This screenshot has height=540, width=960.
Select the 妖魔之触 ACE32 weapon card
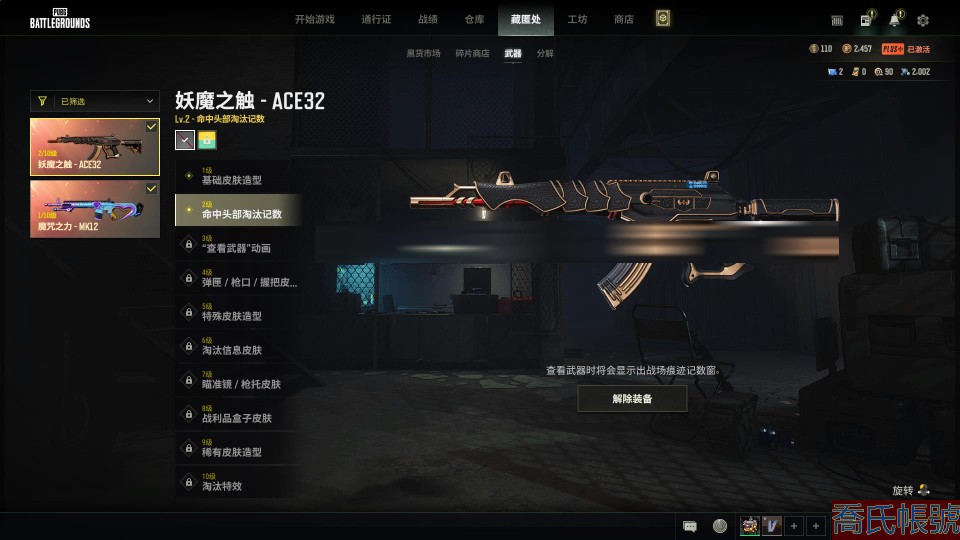pyautogui.click(x=95, y=147)
